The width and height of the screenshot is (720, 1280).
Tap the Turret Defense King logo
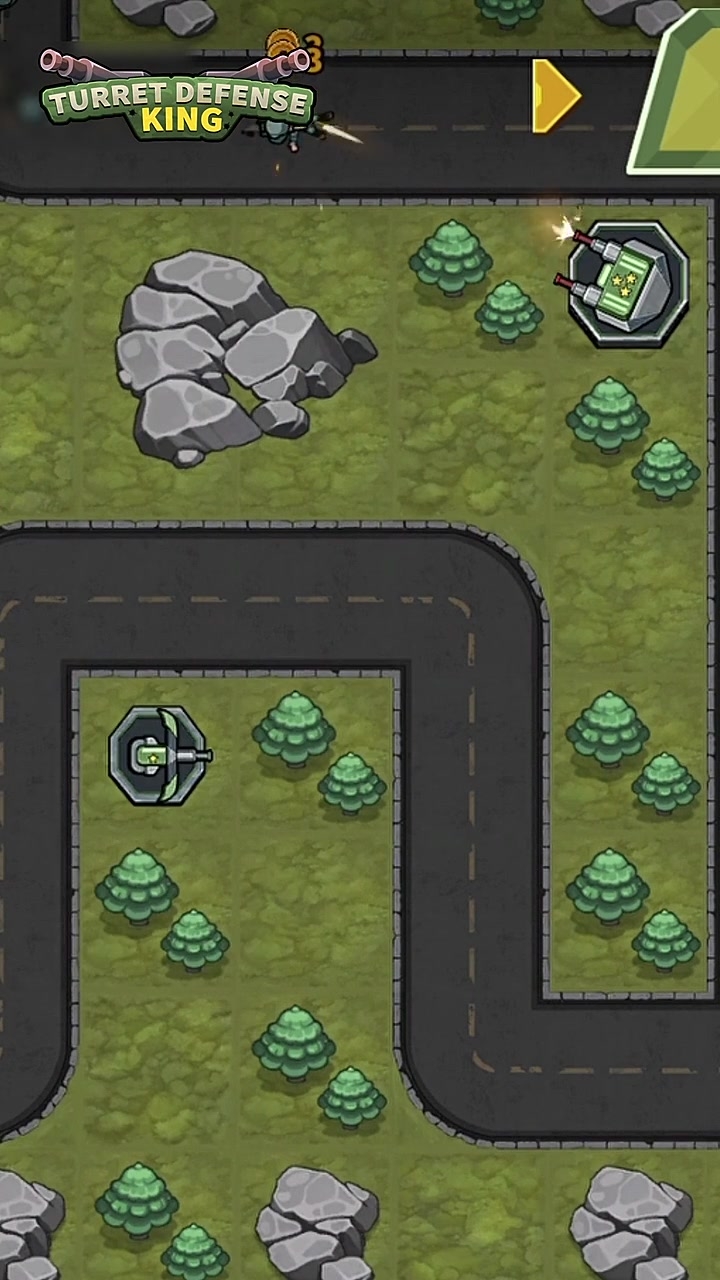(178, 101)
